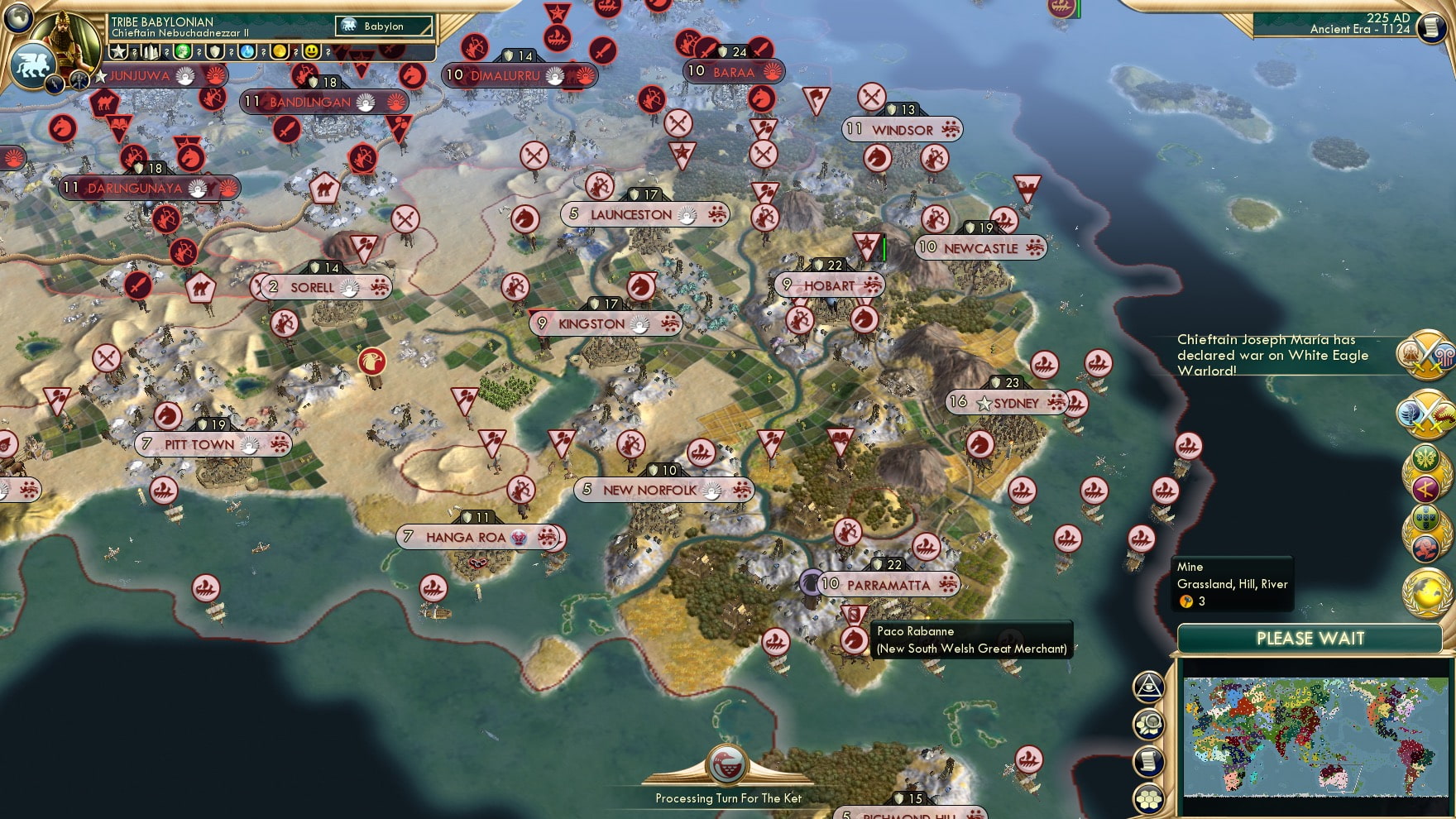1456x819 pixels.
Task: Toggle resource icon display above the minimap buttons
Action: (1148, 723)
